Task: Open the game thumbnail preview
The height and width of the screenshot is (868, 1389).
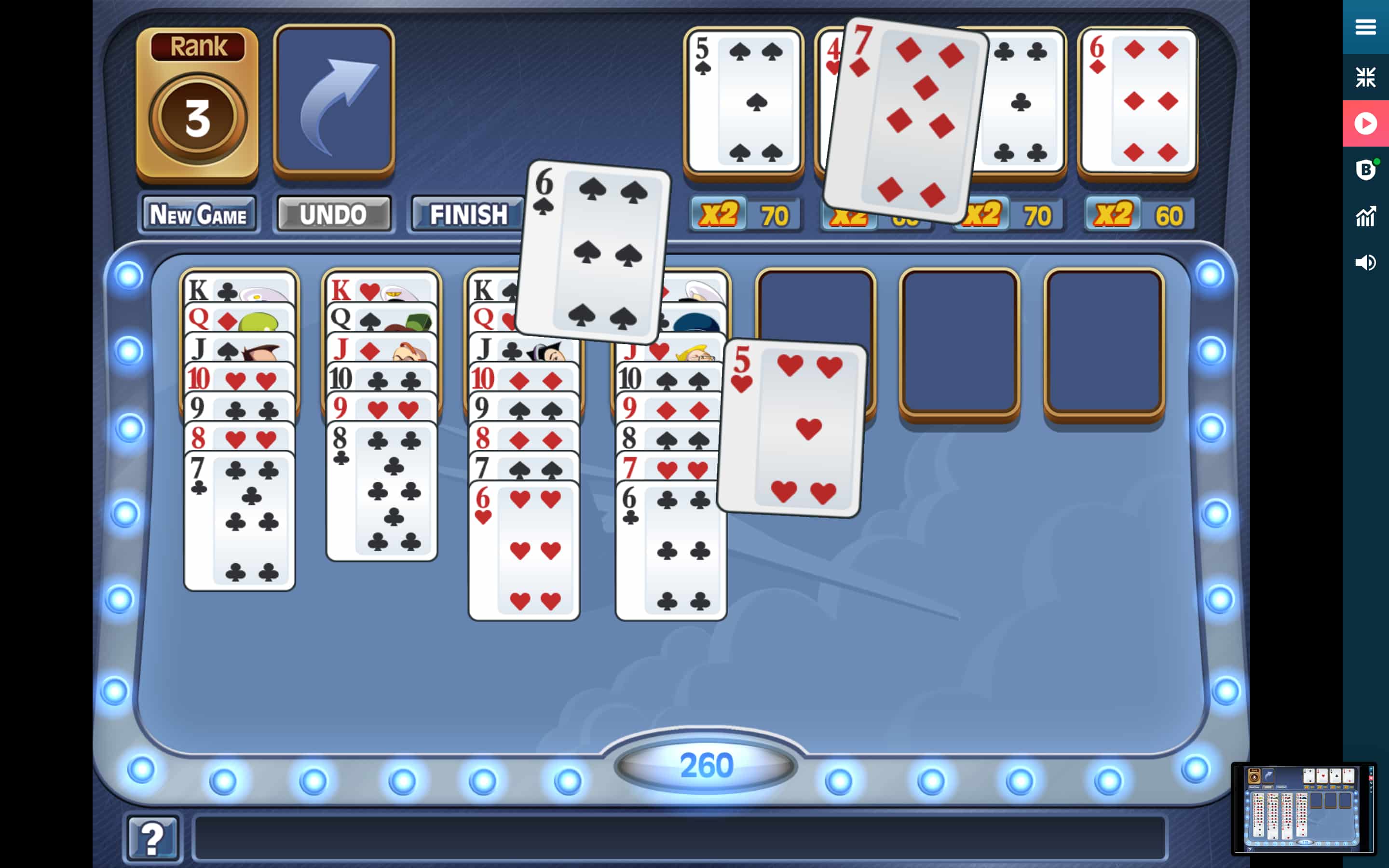Action: pos(1303,809)
